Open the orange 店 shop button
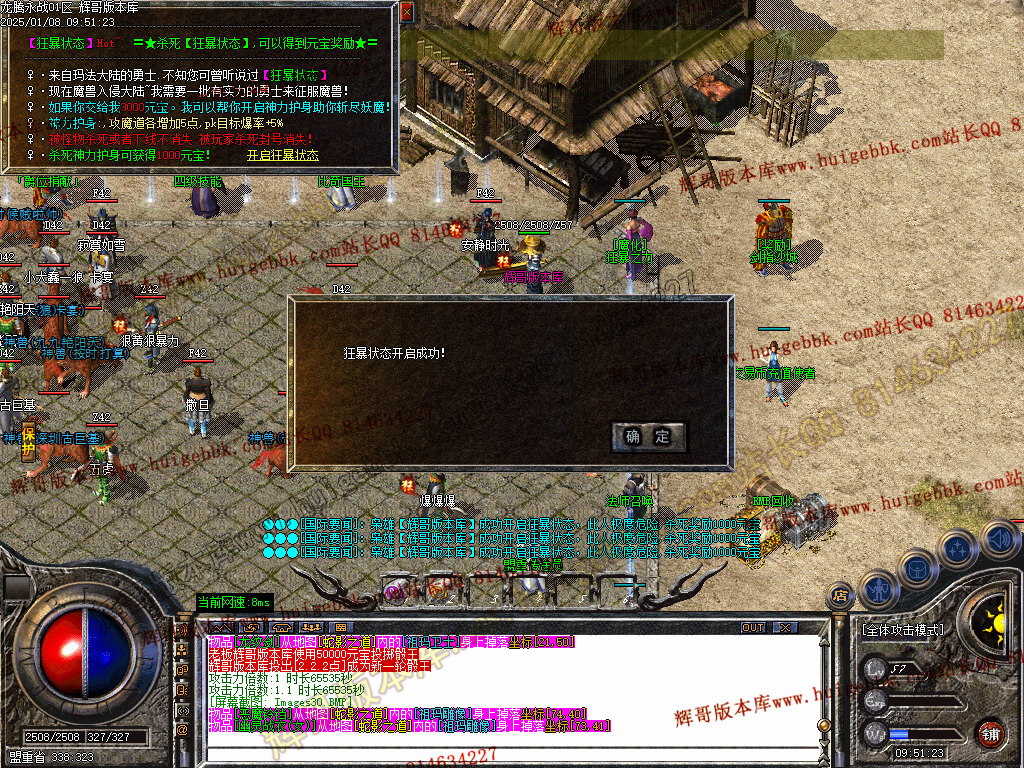 click(x=840, y=596)
